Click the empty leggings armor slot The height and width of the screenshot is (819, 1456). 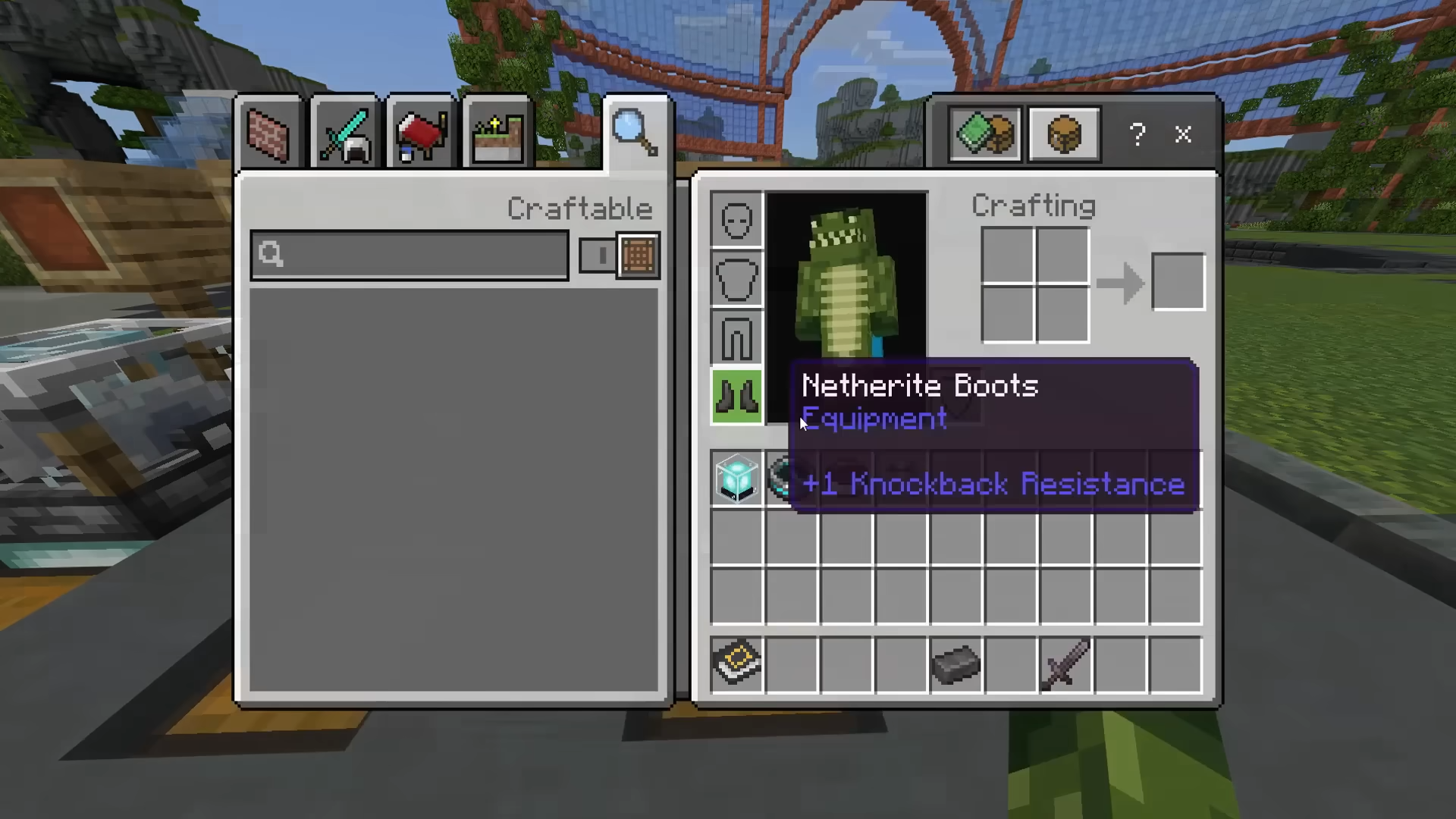736,337
